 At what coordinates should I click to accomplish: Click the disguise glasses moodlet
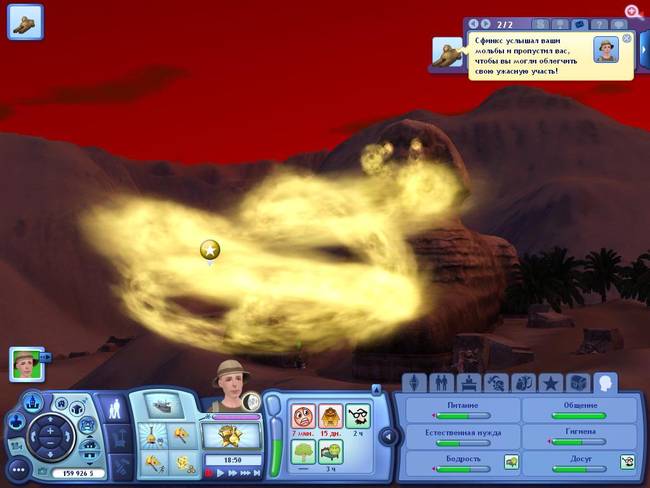tap(357, 416)
